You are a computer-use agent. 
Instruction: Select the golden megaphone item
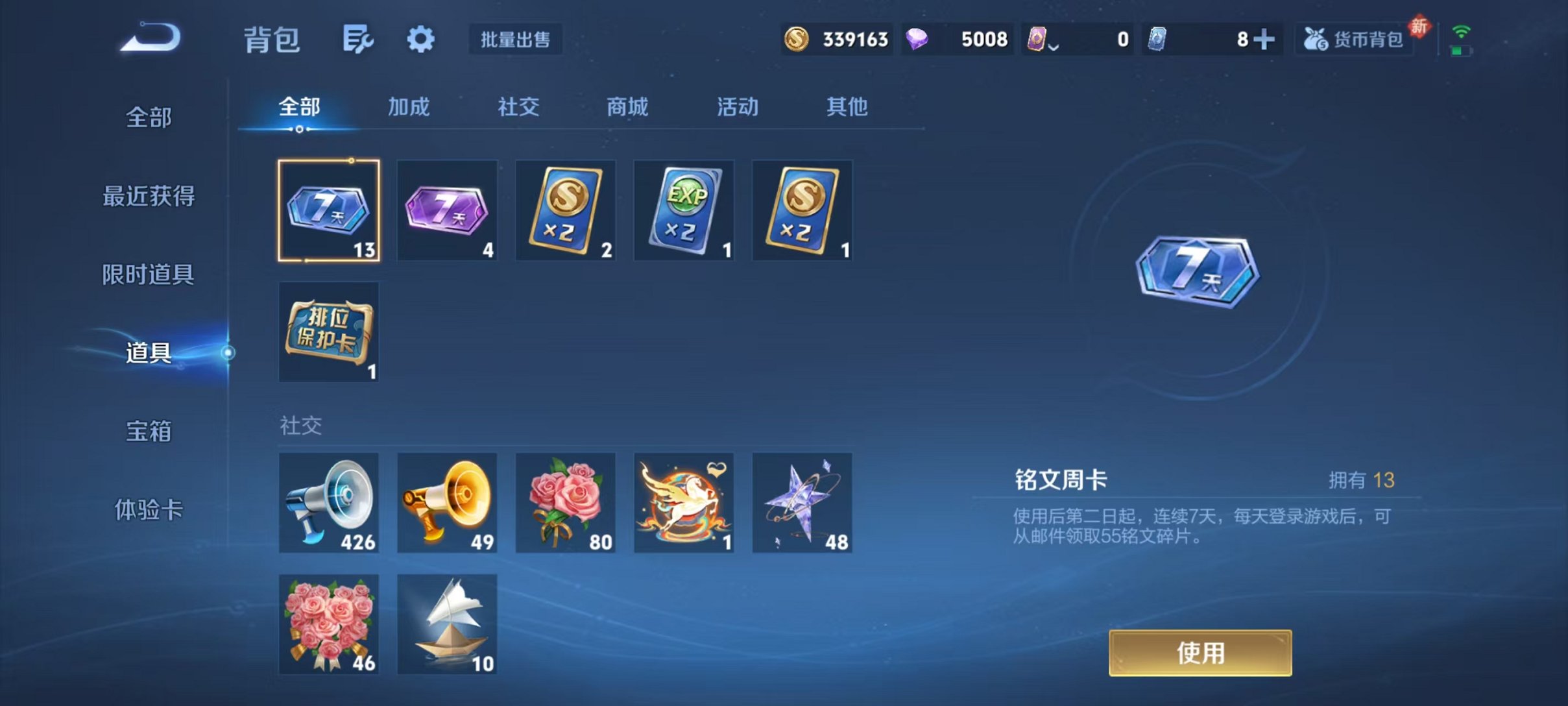pyautogui.click(x=447, y=502)
